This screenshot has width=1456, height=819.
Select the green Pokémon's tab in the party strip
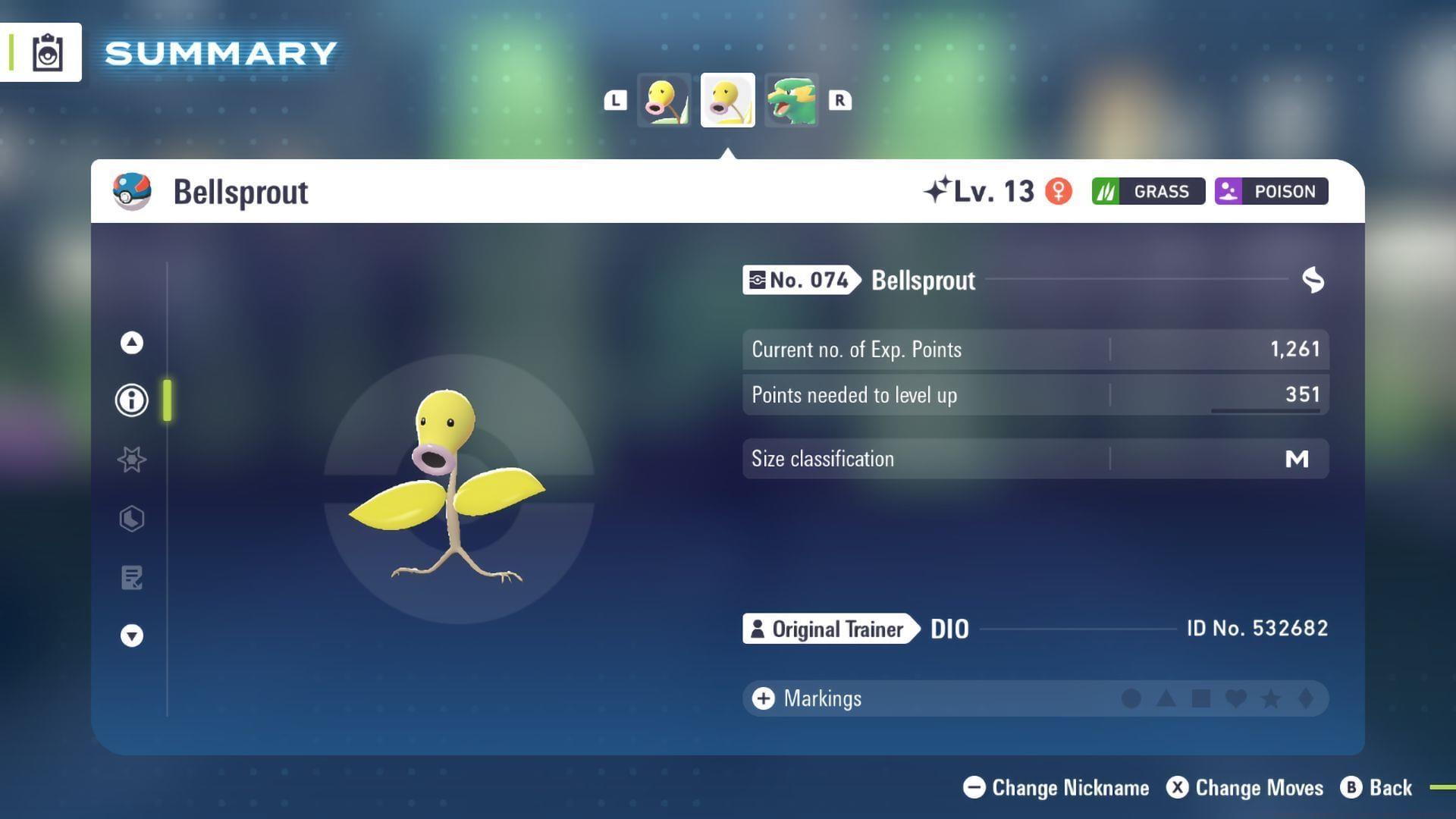(x=792, y=99)
